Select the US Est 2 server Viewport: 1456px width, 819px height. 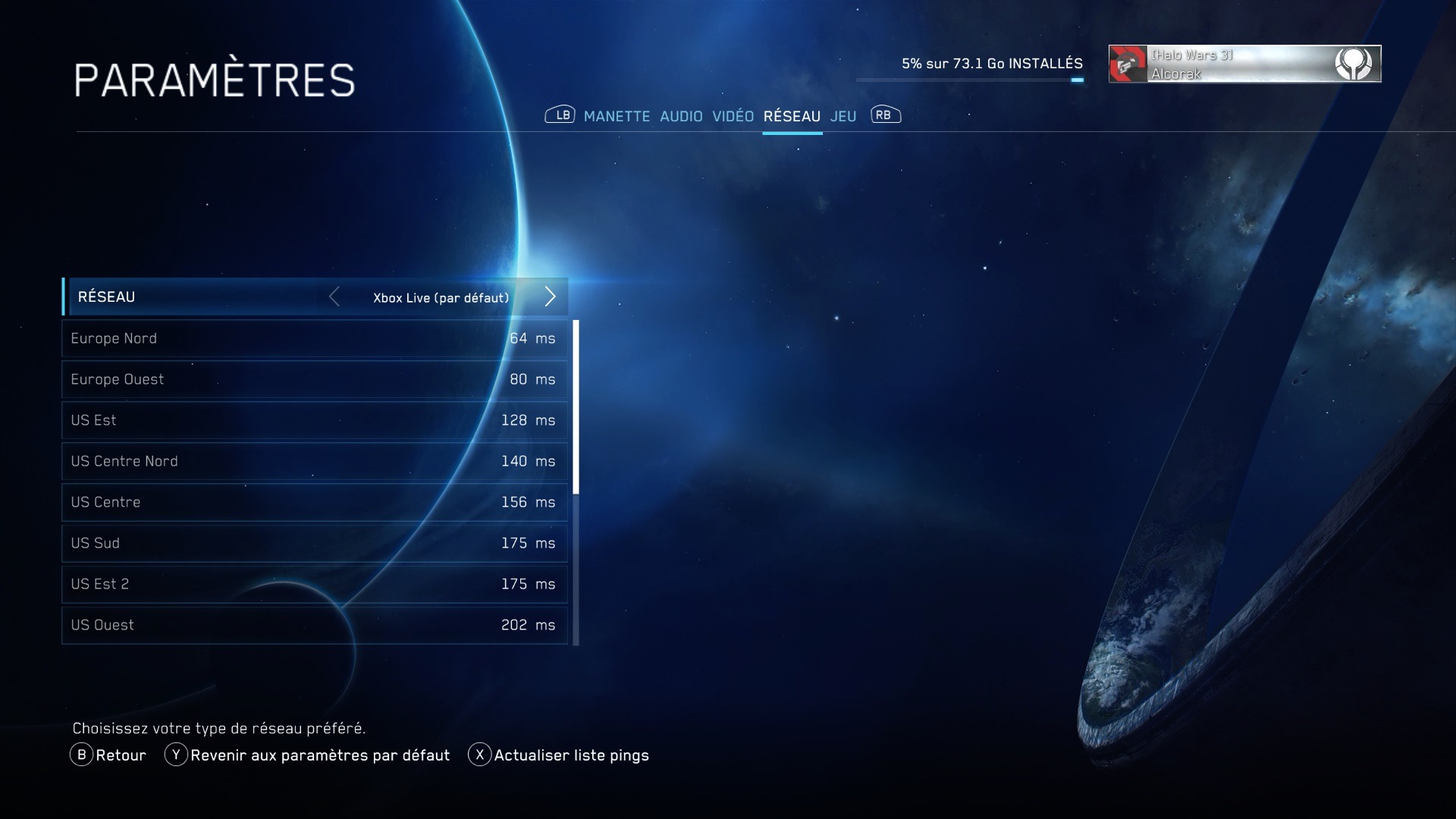[314, 584]
